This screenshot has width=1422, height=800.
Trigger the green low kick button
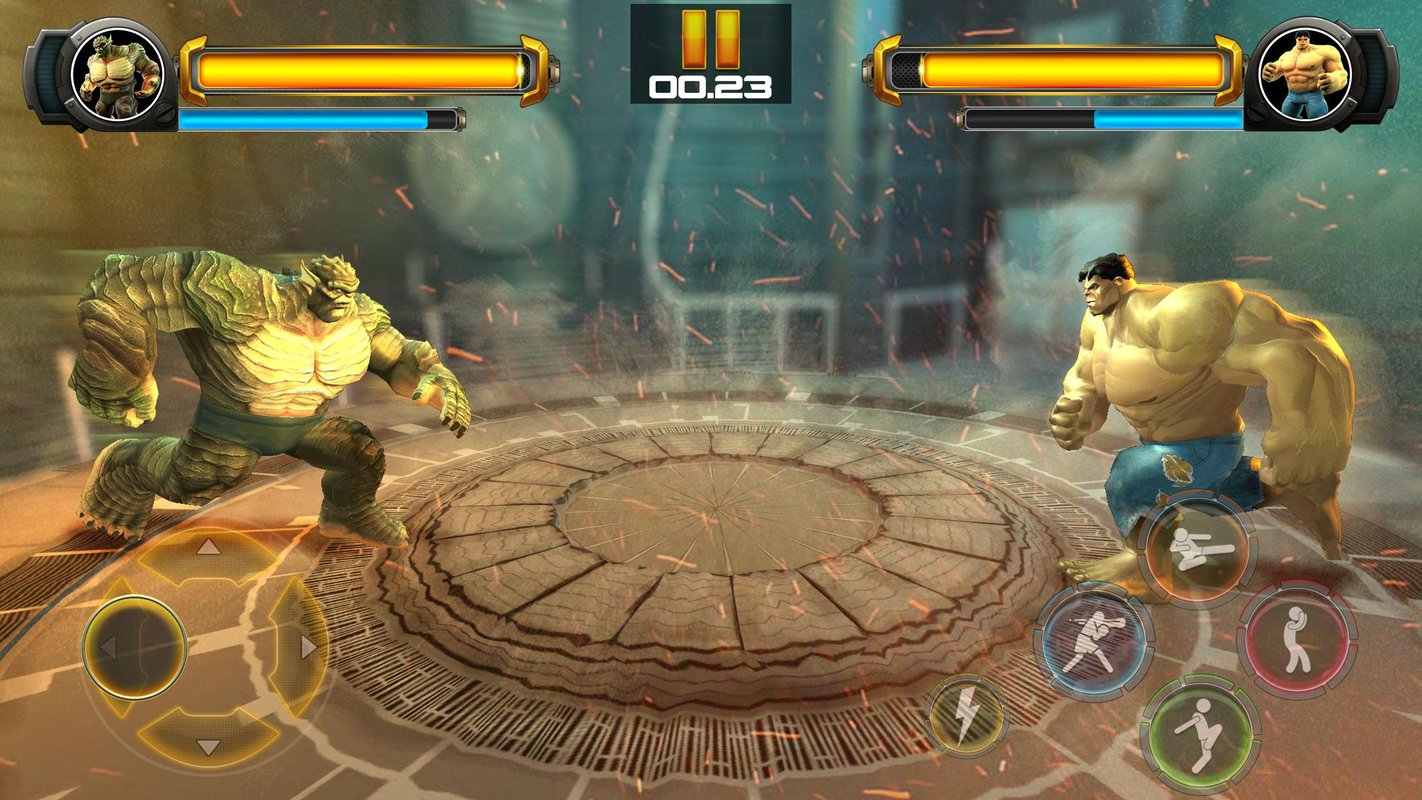1200,733
